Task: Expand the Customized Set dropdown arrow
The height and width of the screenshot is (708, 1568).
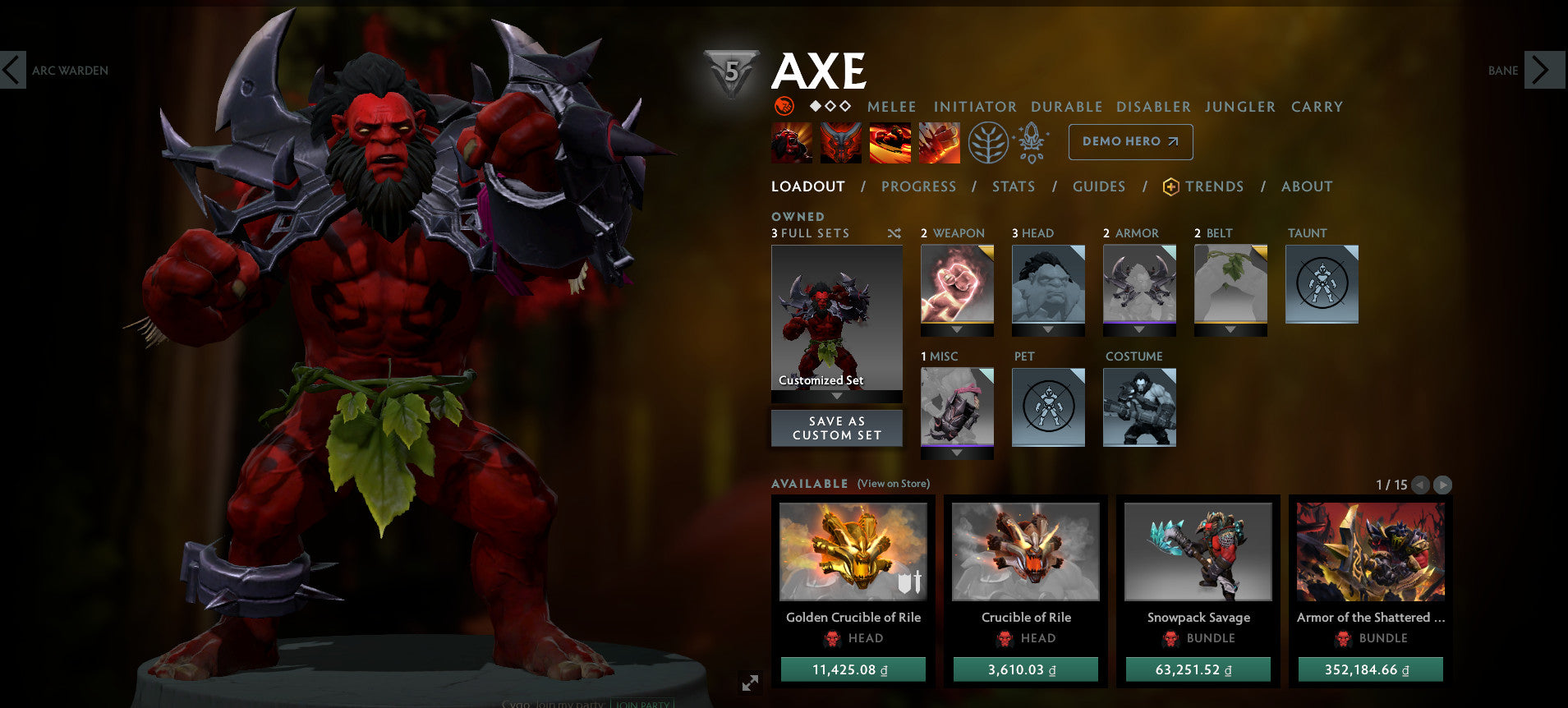Action: (x=836, y=393)
